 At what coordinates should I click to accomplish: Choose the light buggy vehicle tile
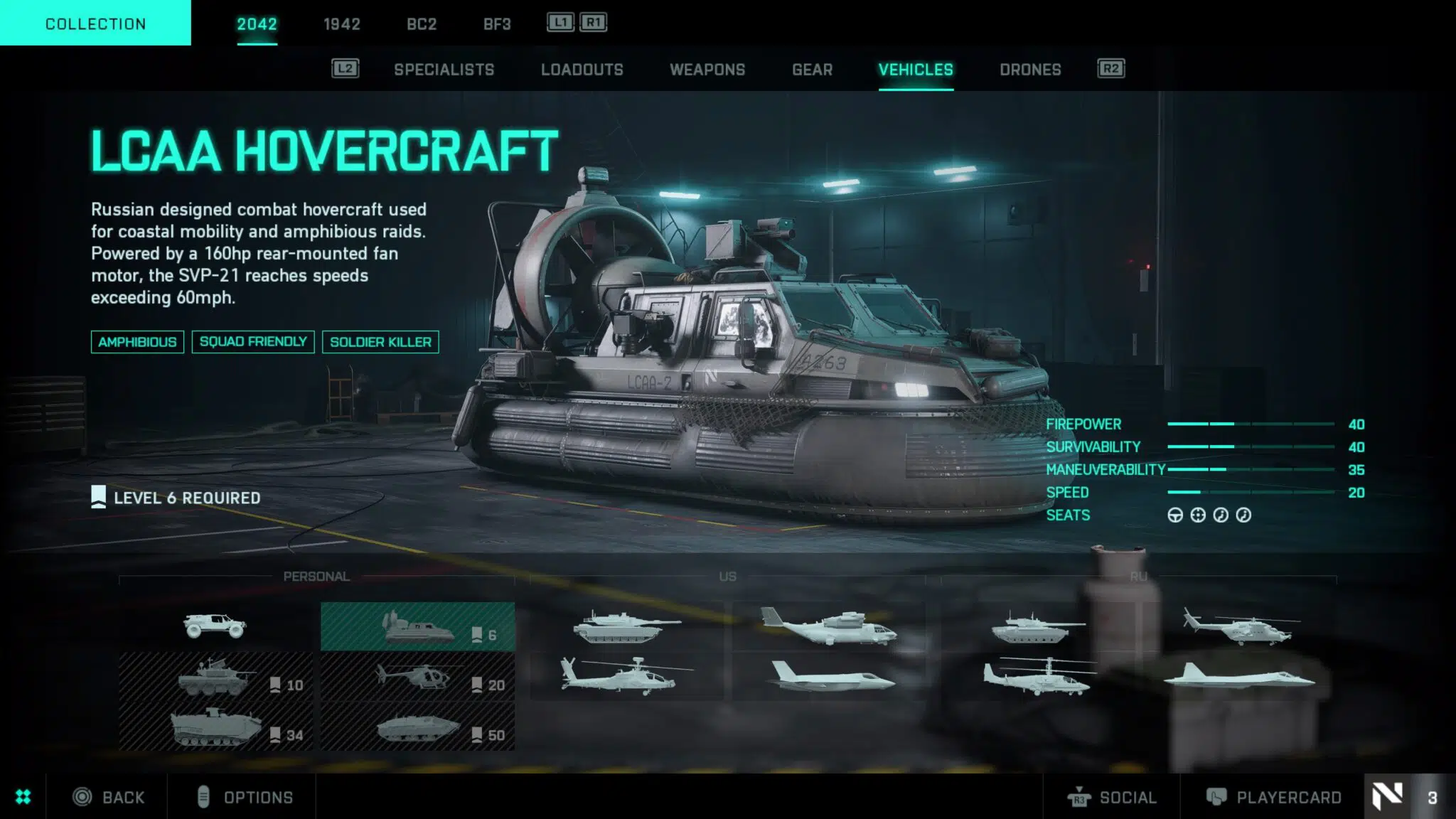tap(215, 626)
